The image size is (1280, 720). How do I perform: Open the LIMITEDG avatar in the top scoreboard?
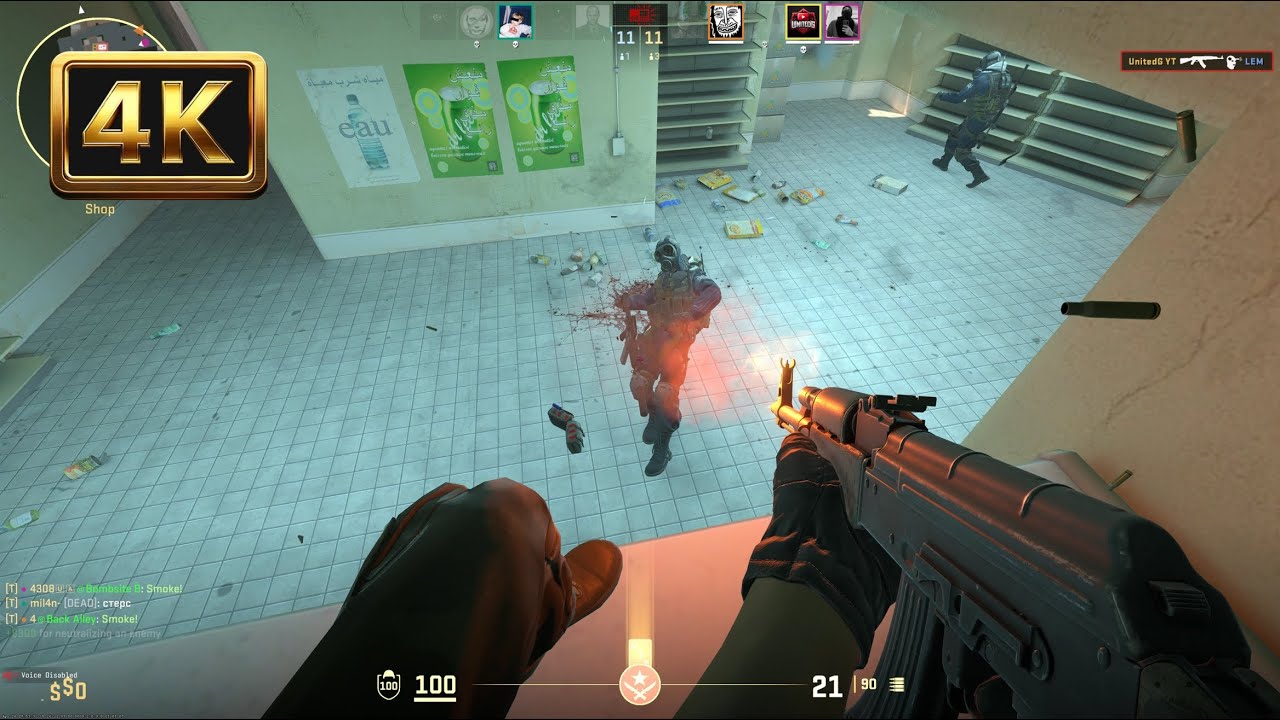point(803,21)
